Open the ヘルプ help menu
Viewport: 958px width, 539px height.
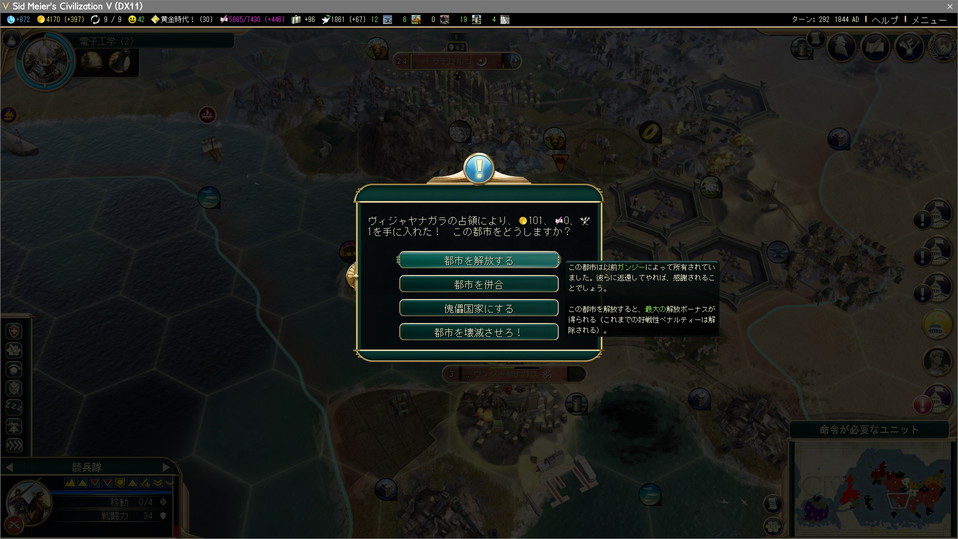click(884, 20)
